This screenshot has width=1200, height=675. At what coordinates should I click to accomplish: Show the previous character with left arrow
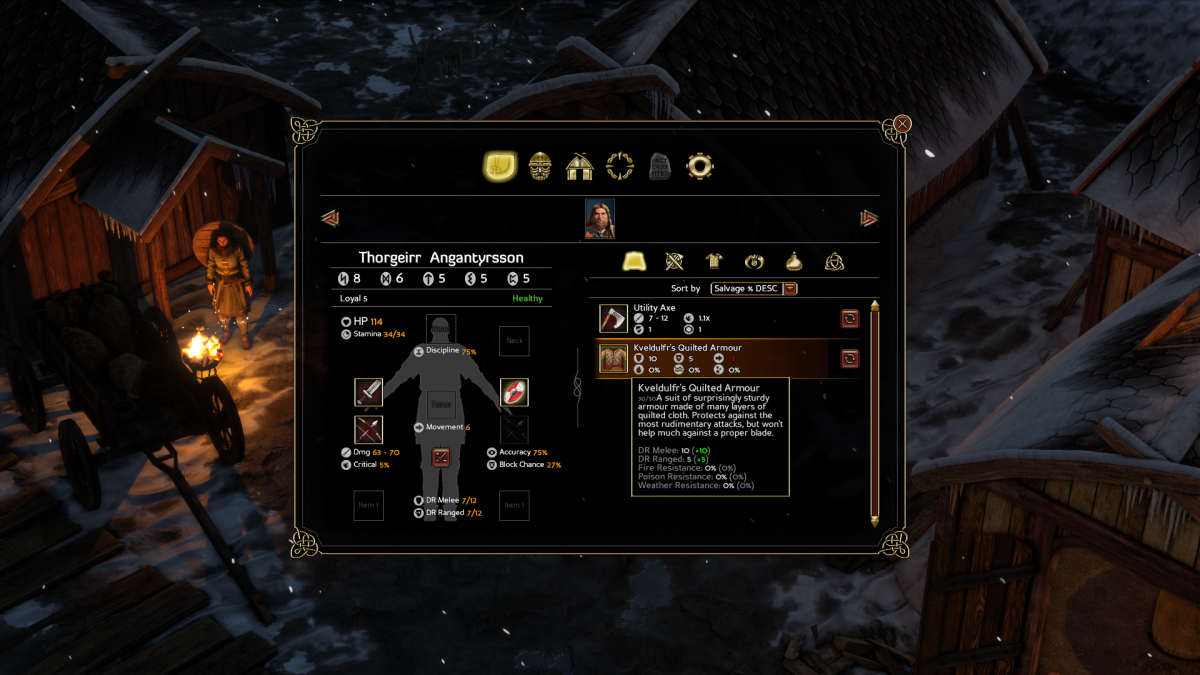click(330, 218)
